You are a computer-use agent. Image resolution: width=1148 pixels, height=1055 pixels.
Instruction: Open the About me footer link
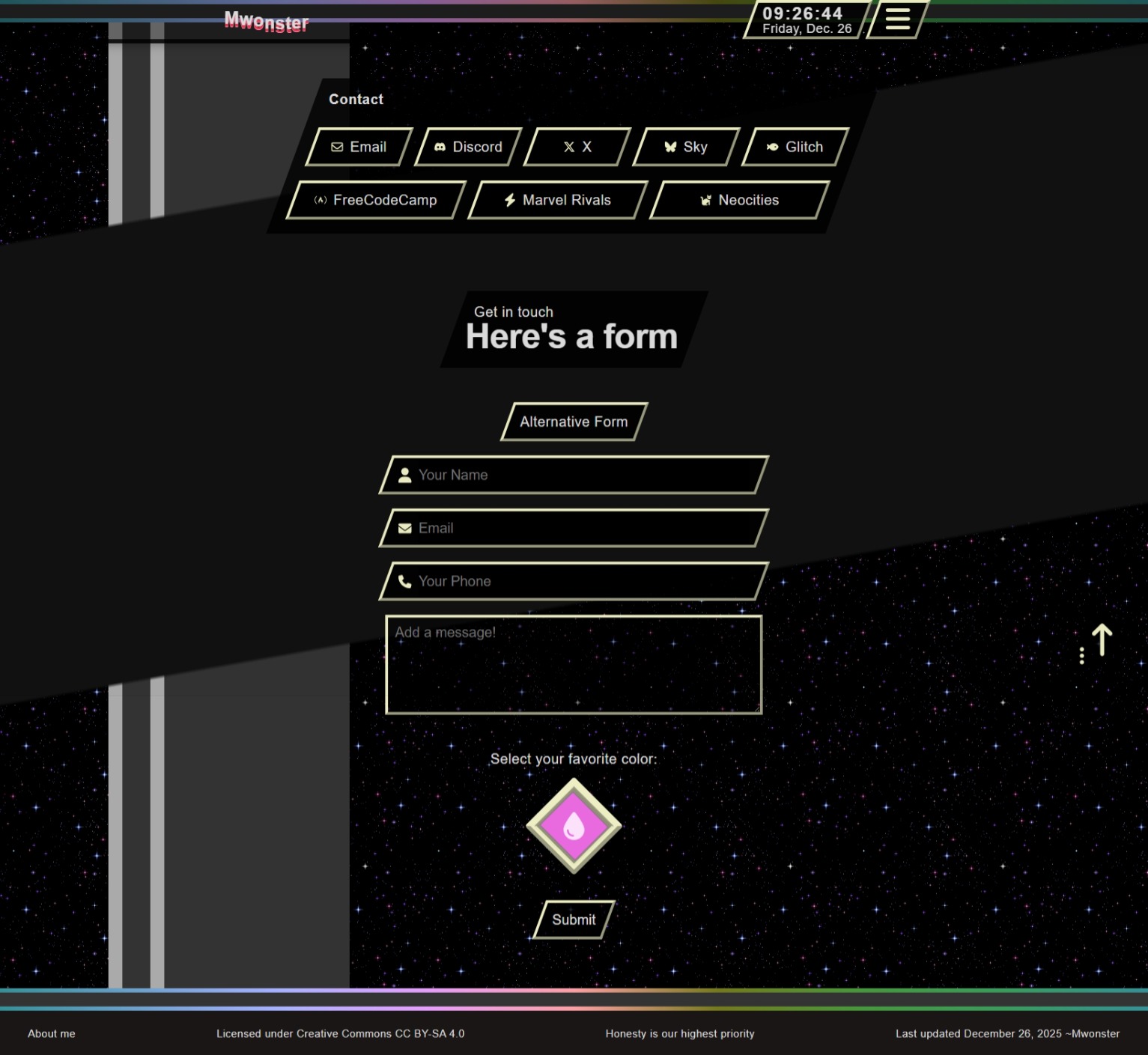52,1033
